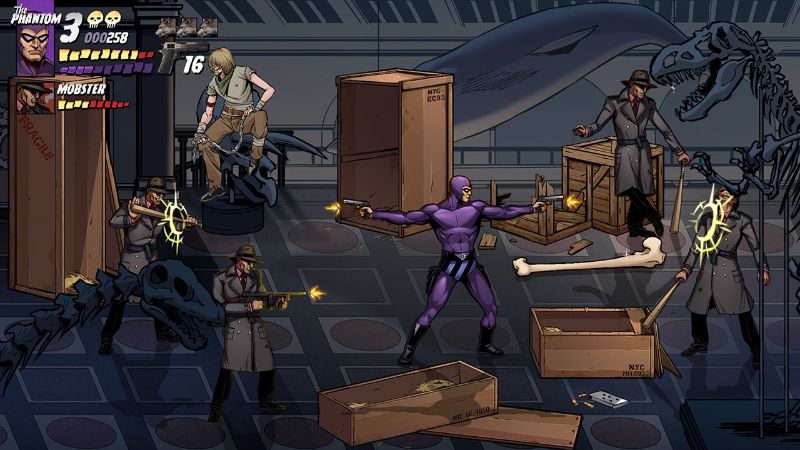
Task: Click the skull tokens beside lives
Action: [103, 20]
